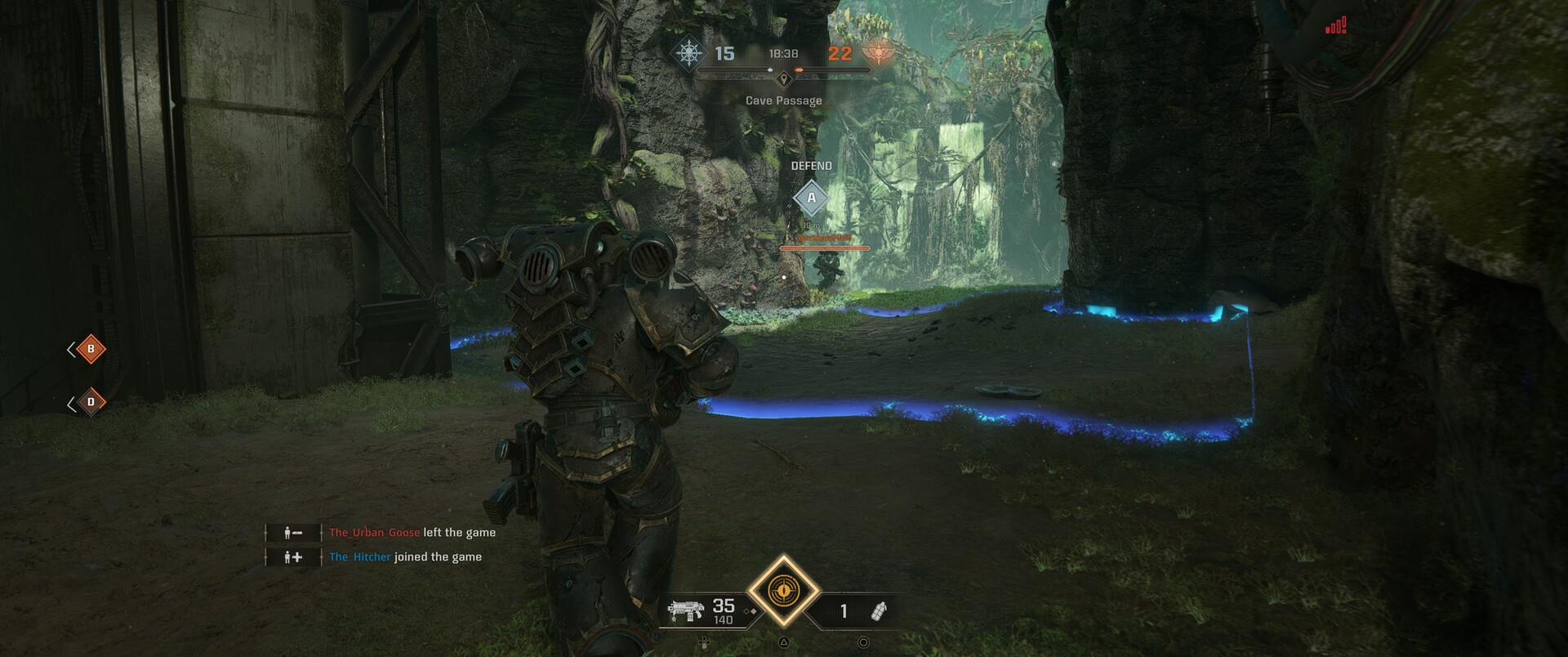Click the blue team star emblem

coord(689,54)
